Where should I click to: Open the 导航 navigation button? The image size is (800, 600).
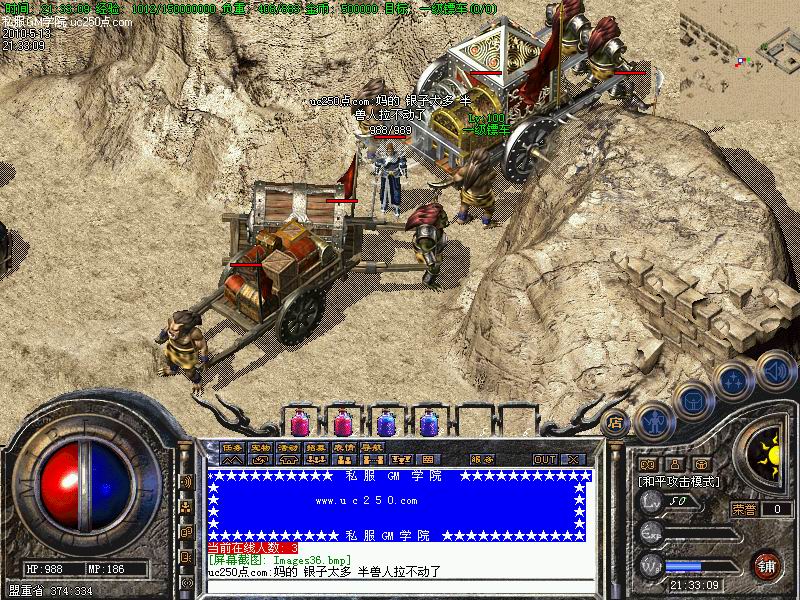point(372,447)
